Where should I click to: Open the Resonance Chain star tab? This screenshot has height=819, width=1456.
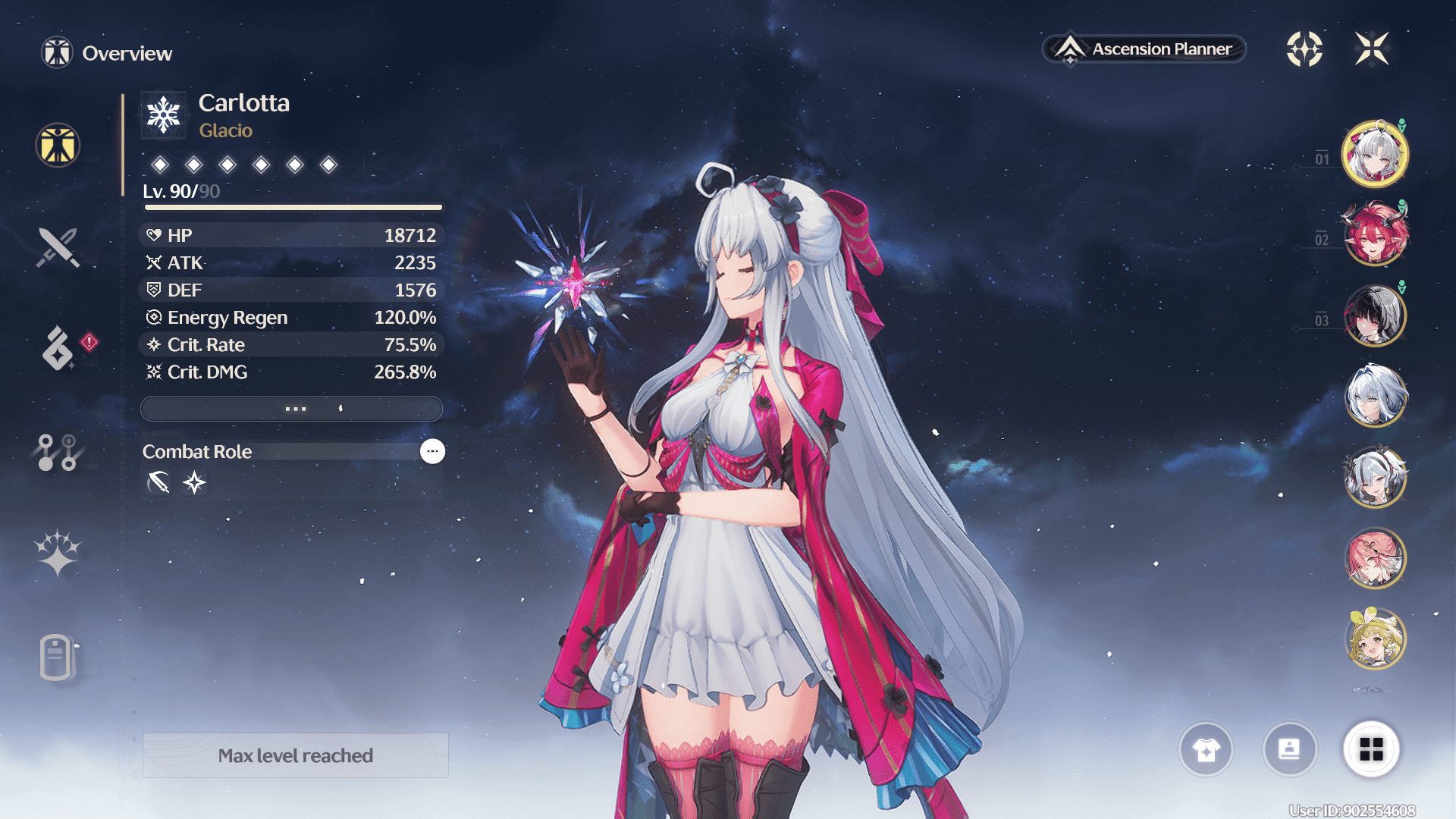tap(58, 553)
